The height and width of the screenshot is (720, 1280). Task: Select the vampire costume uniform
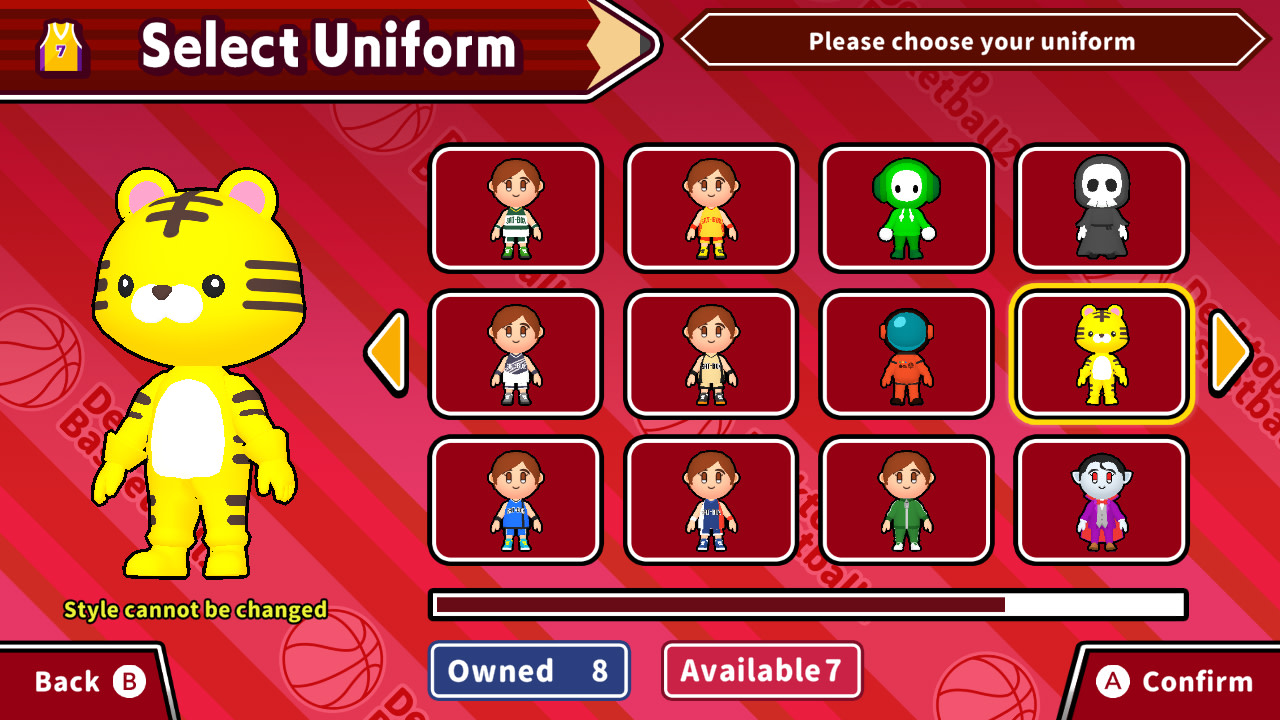[x=1100, y=500]
